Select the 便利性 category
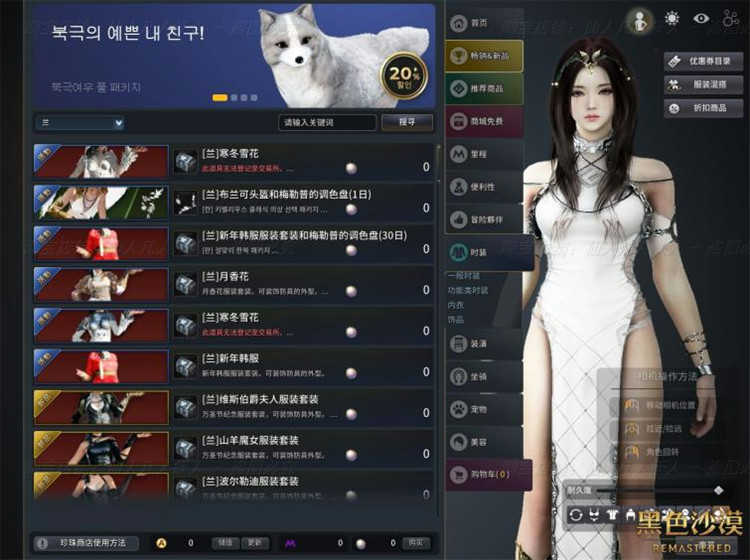Image resolution: width=750 pixels, height=560 pixels. (483, 187)
